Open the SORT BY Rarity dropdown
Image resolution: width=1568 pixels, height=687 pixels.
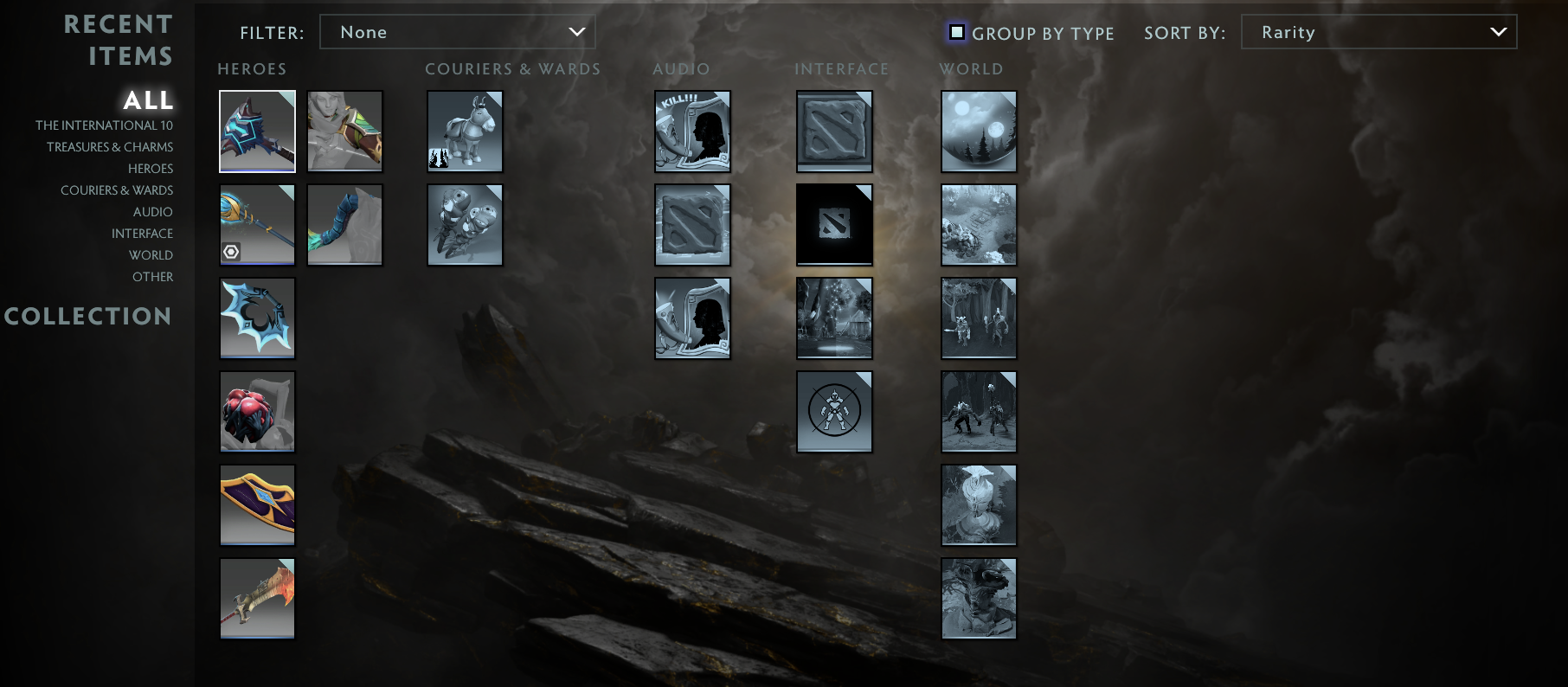(x=1378, y=32)
